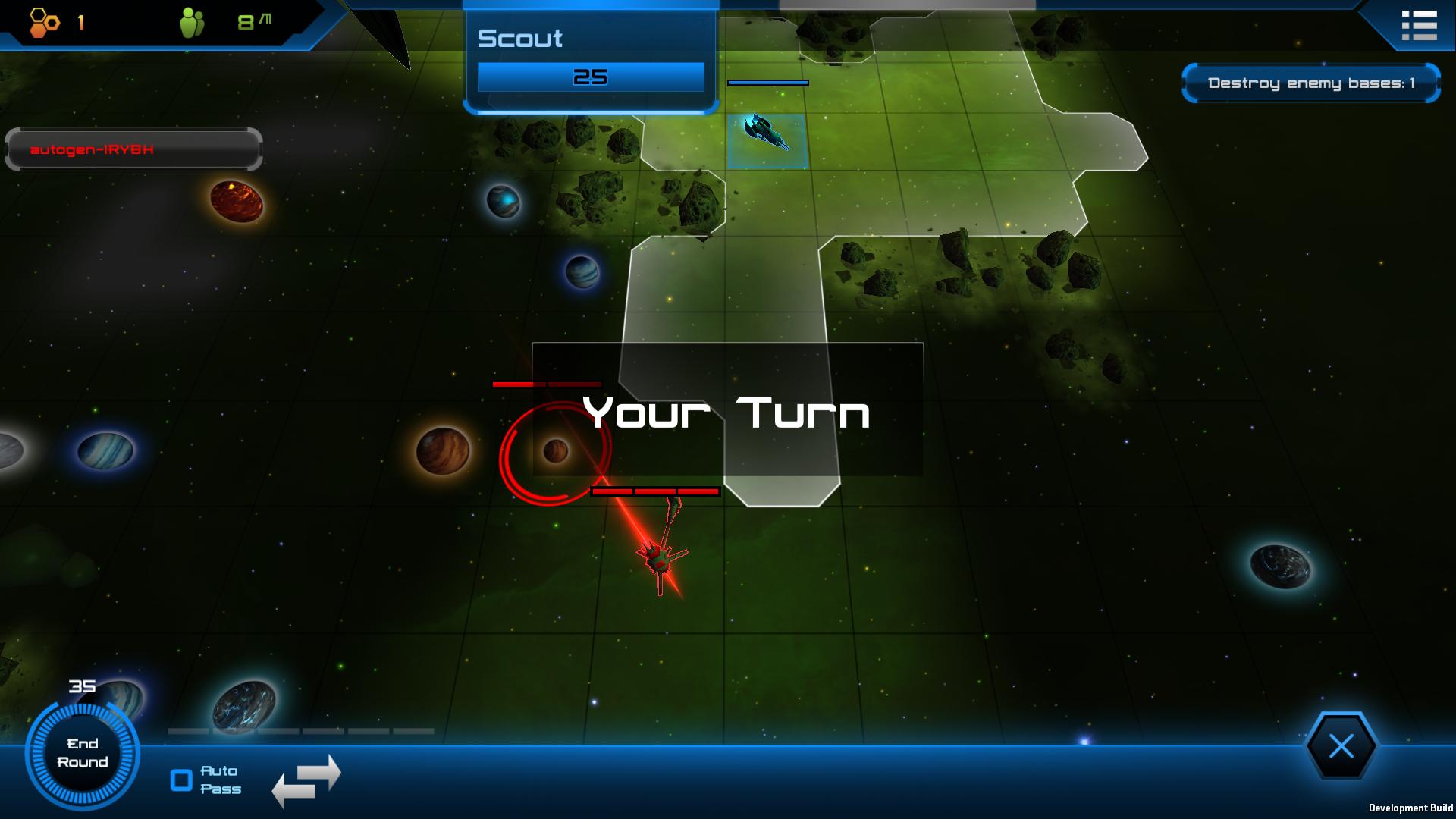The height and width of the screenshot is (819, 1456).
Task: Open the Destroy enemy bases objective
Action: coord(1310,83)
